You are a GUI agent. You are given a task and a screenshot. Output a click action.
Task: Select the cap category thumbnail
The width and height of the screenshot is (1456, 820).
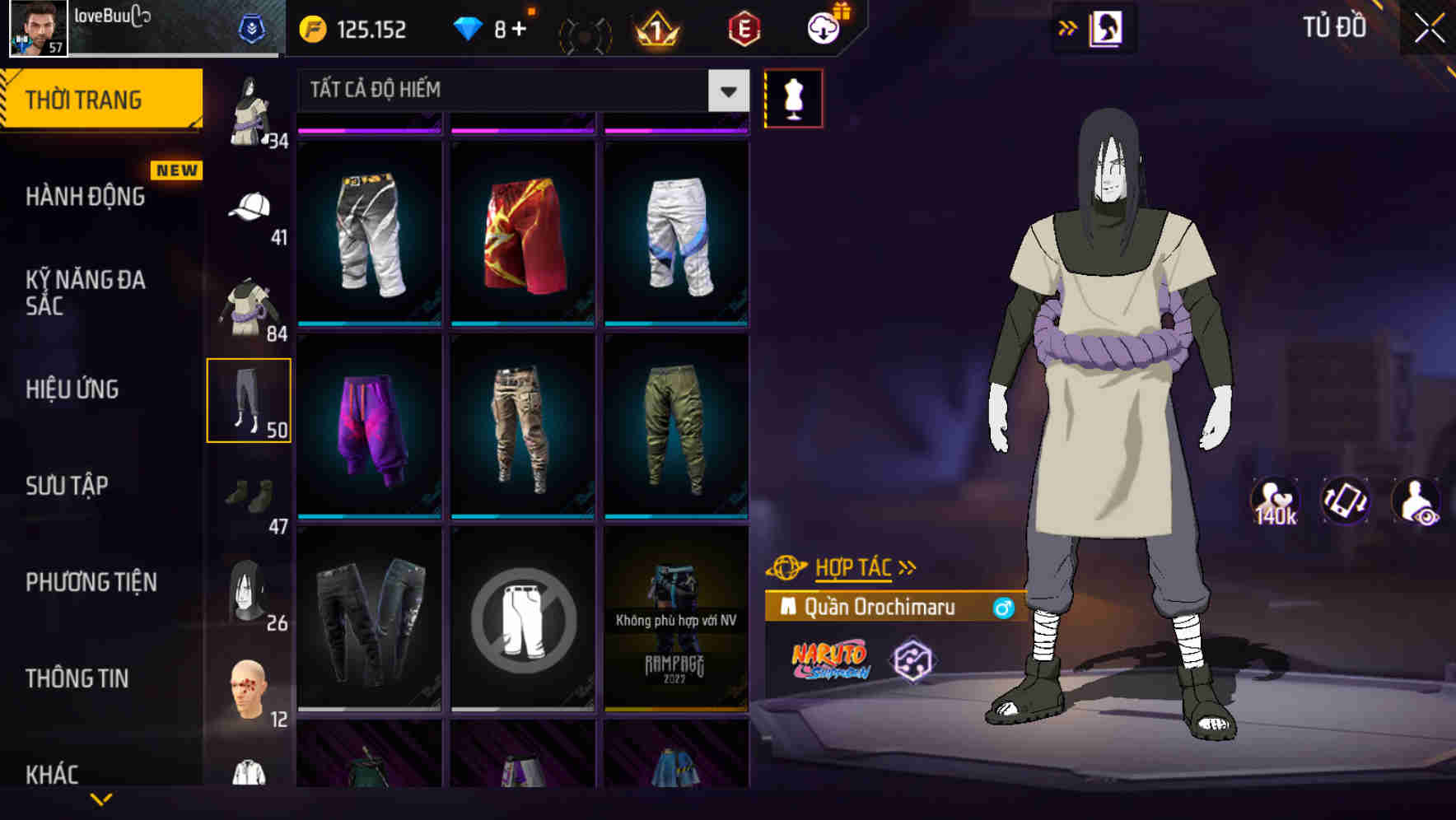(x=249, y=207)
